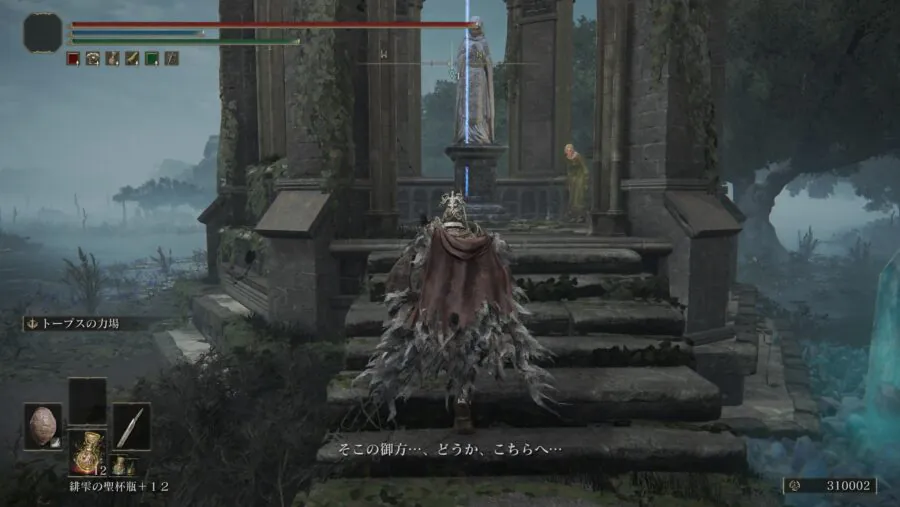Click the small next-item flask preview slot

point(118,465)
